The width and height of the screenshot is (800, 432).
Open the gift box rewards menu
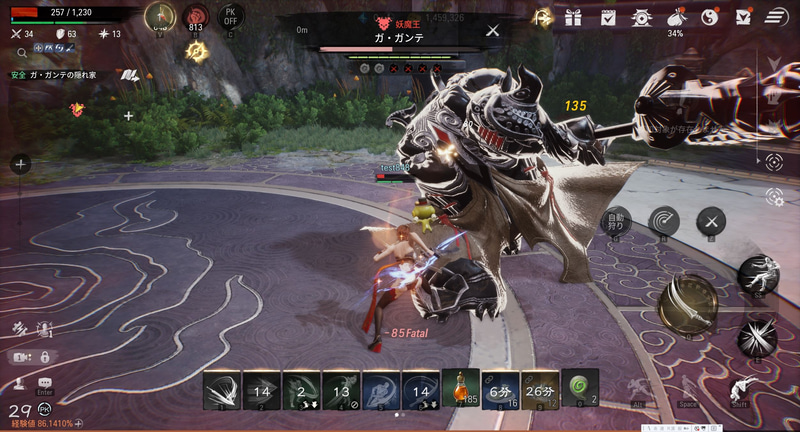click(x=573, y=17)
